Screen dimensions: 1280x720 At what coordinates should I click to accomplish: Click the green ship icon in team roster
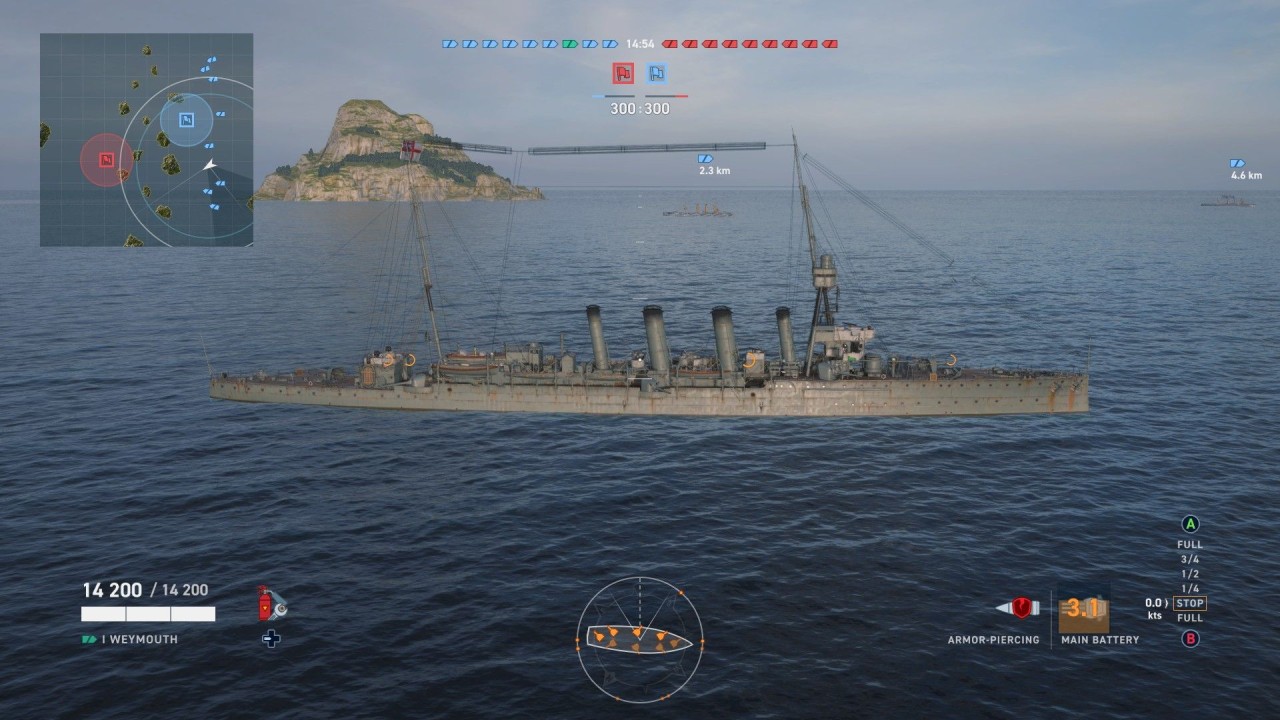coord(570,44)
